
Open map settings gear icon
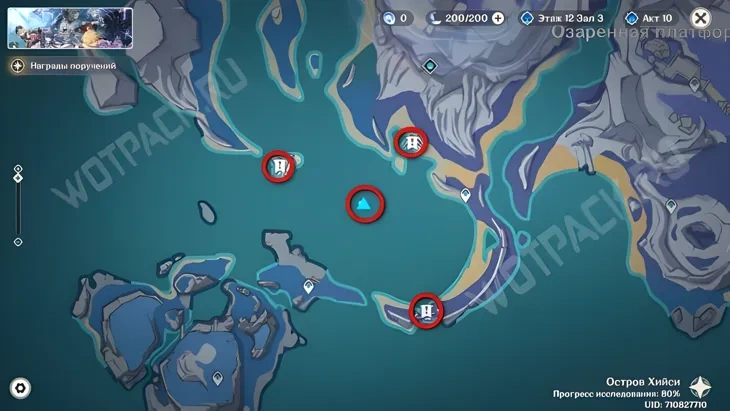[x=20, y=388]
